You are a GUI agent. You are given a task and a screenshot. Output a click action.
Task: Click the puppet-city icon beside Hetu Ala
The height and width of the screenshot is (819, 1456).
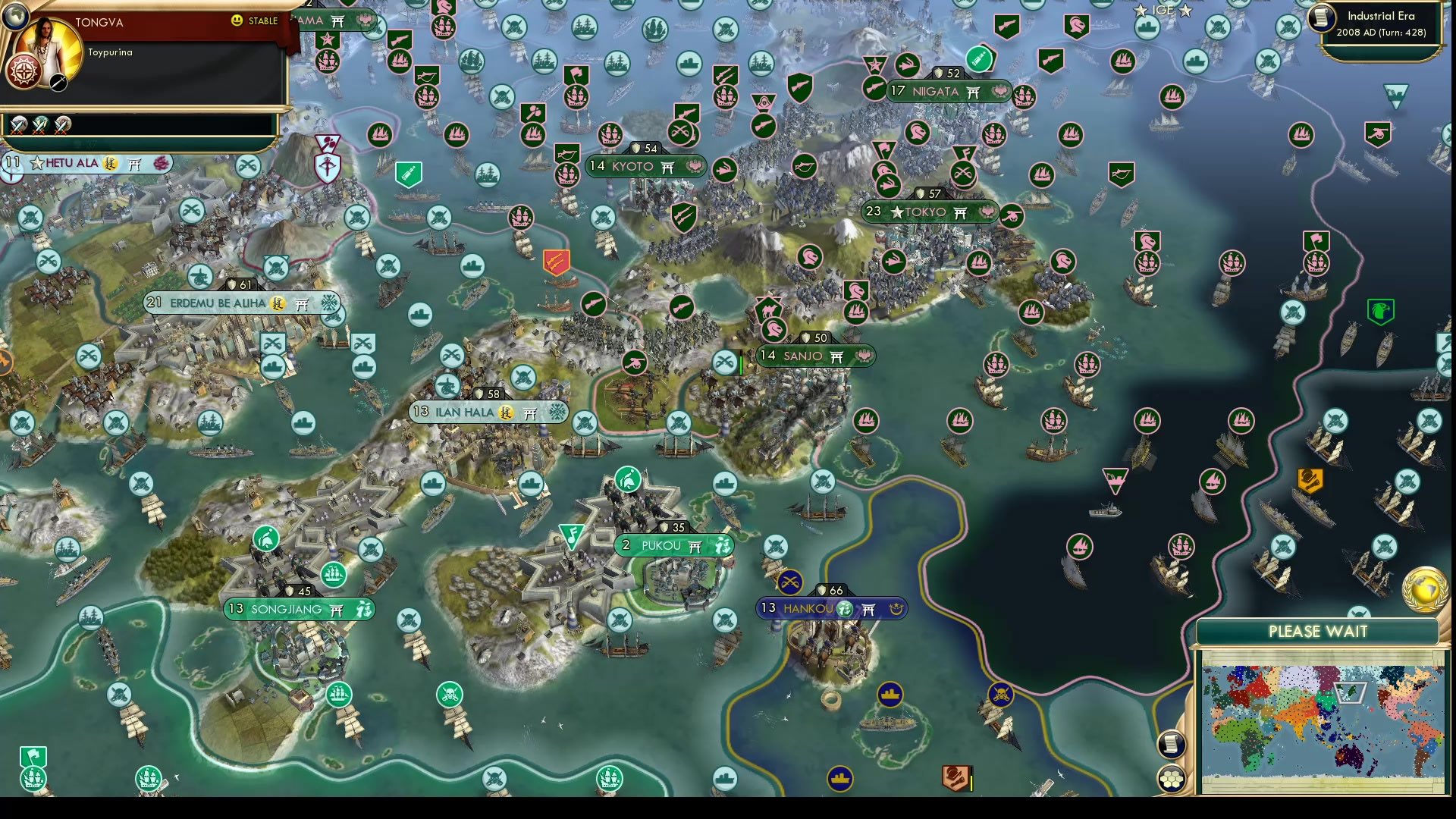(x=109, y=164)
